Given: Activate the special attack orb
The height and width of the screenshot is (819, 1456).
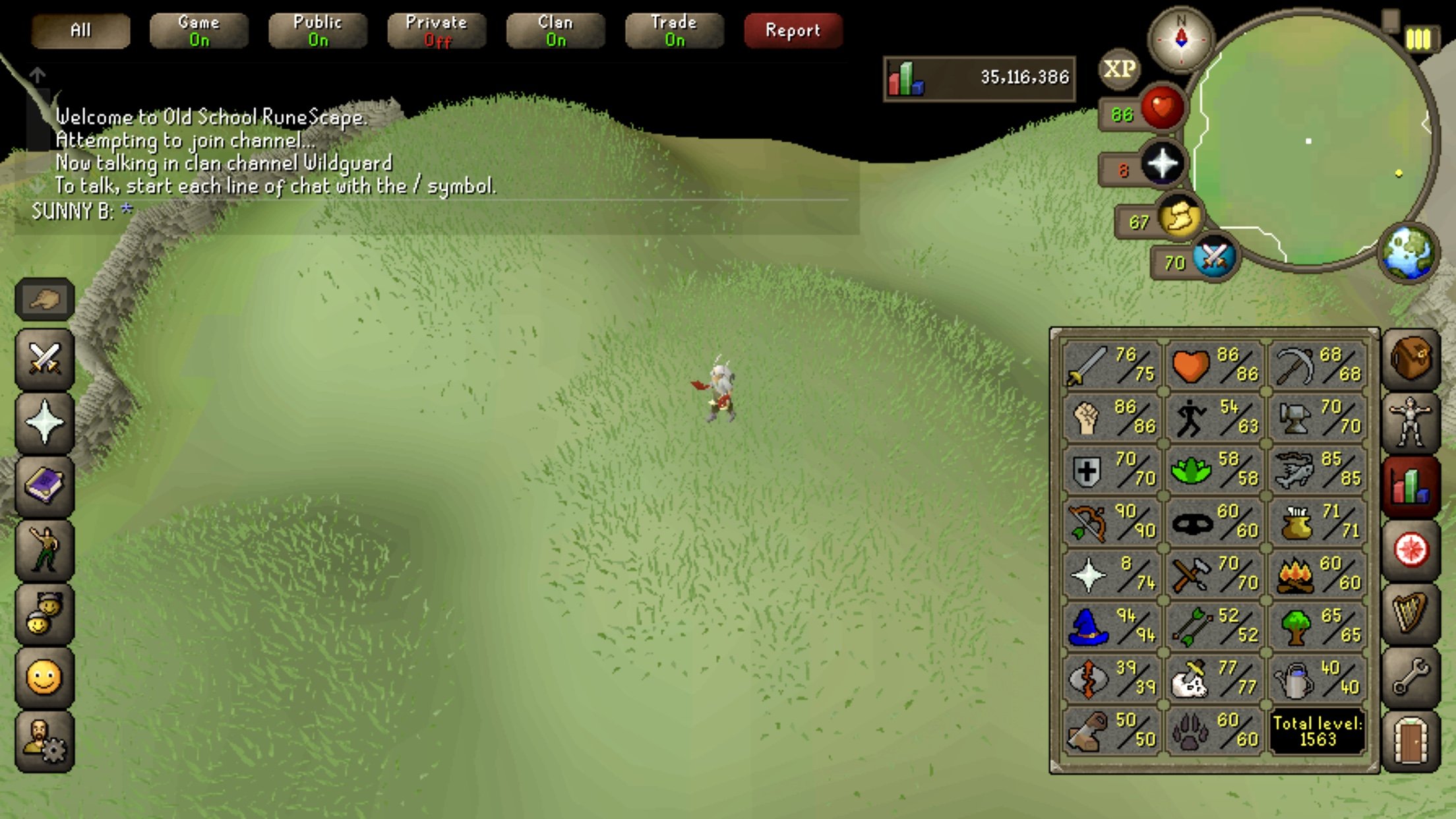Looking at the screenshot, I should (1213, 257).
